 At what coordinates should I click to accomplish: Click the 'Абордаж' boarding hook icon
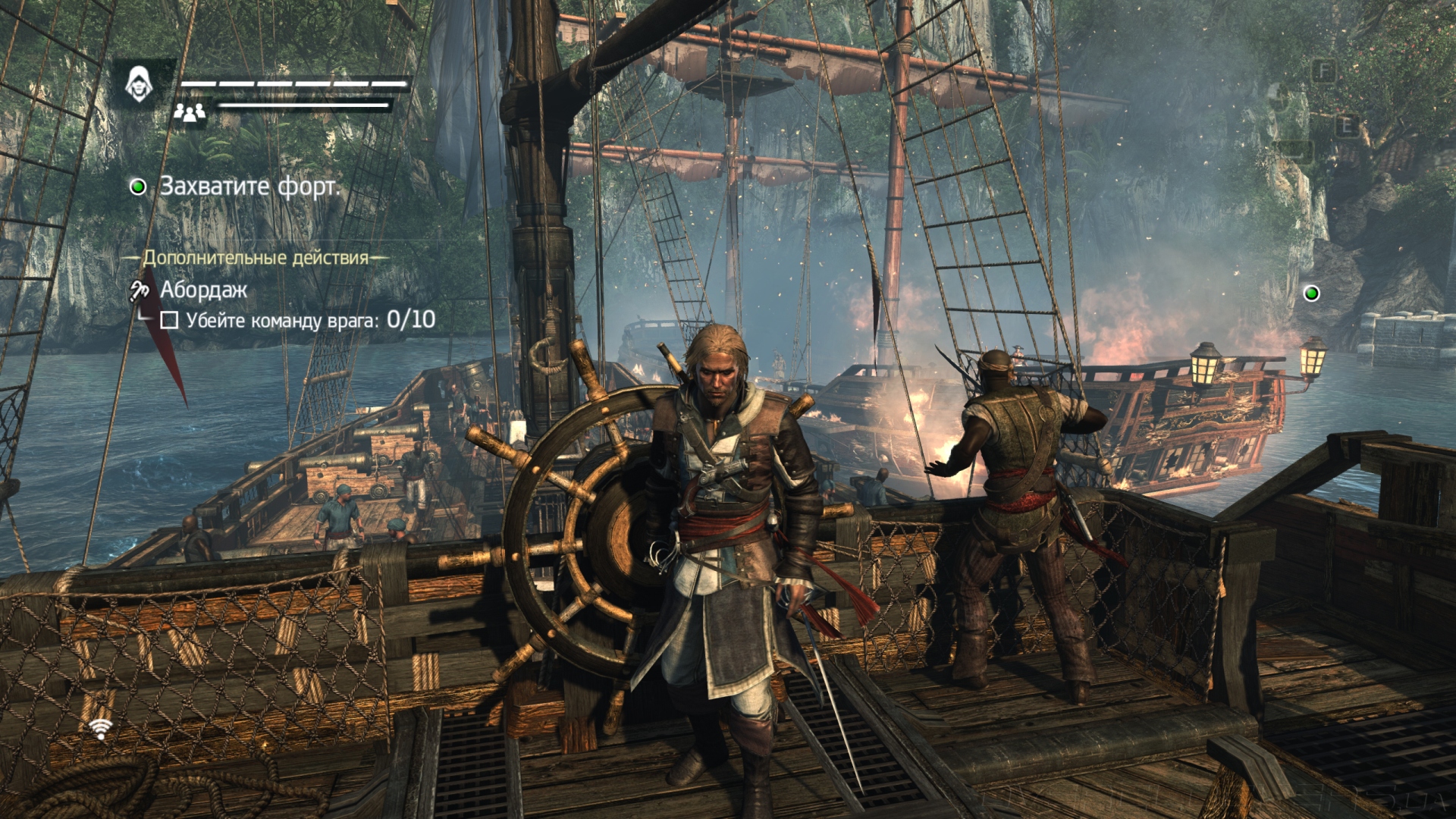[x=139, y=290]
